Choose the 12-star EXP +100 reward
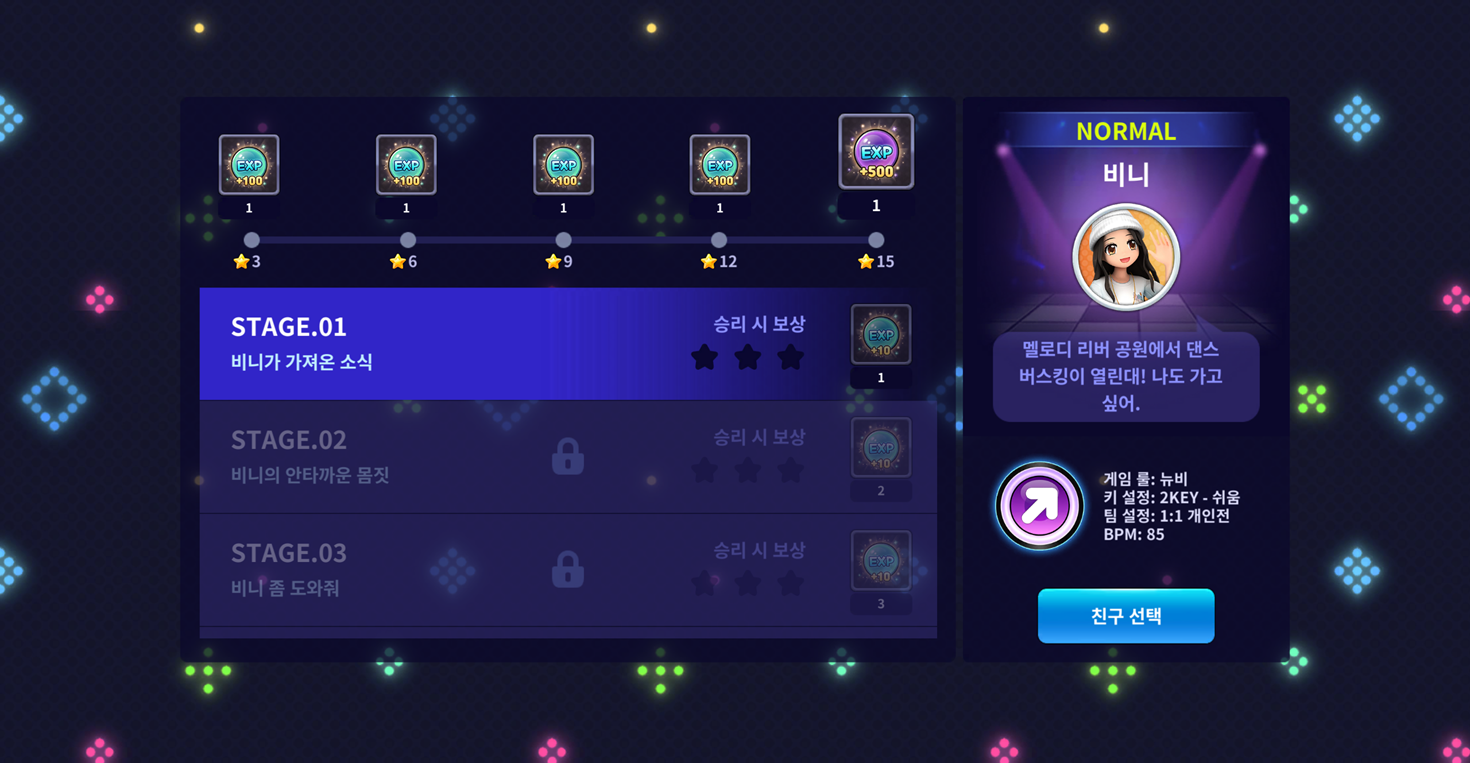Screen dimensions: 1470x763 [x=720, y=165]
